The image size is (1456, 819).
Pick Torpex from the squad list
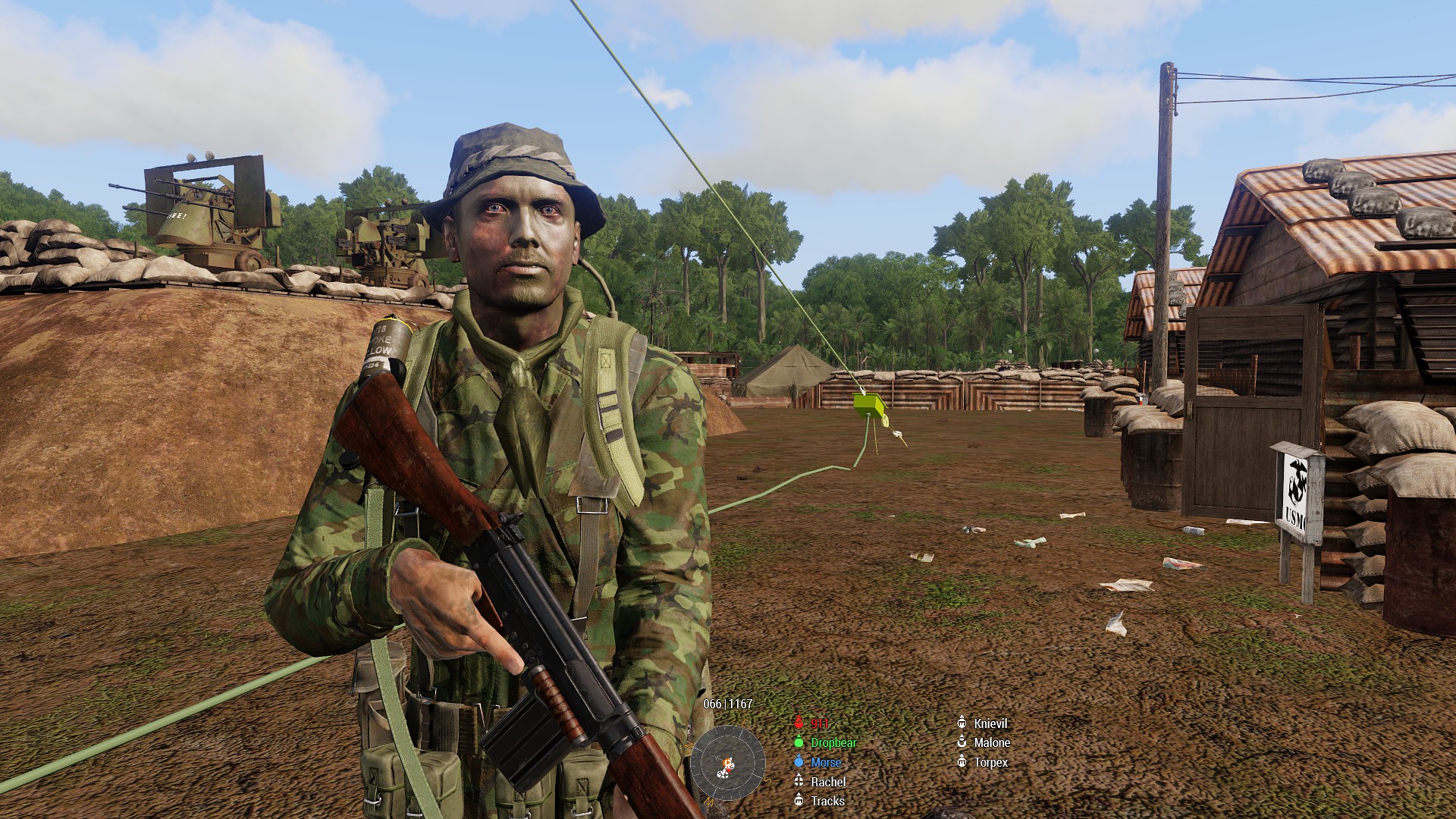tap(990, 762)
